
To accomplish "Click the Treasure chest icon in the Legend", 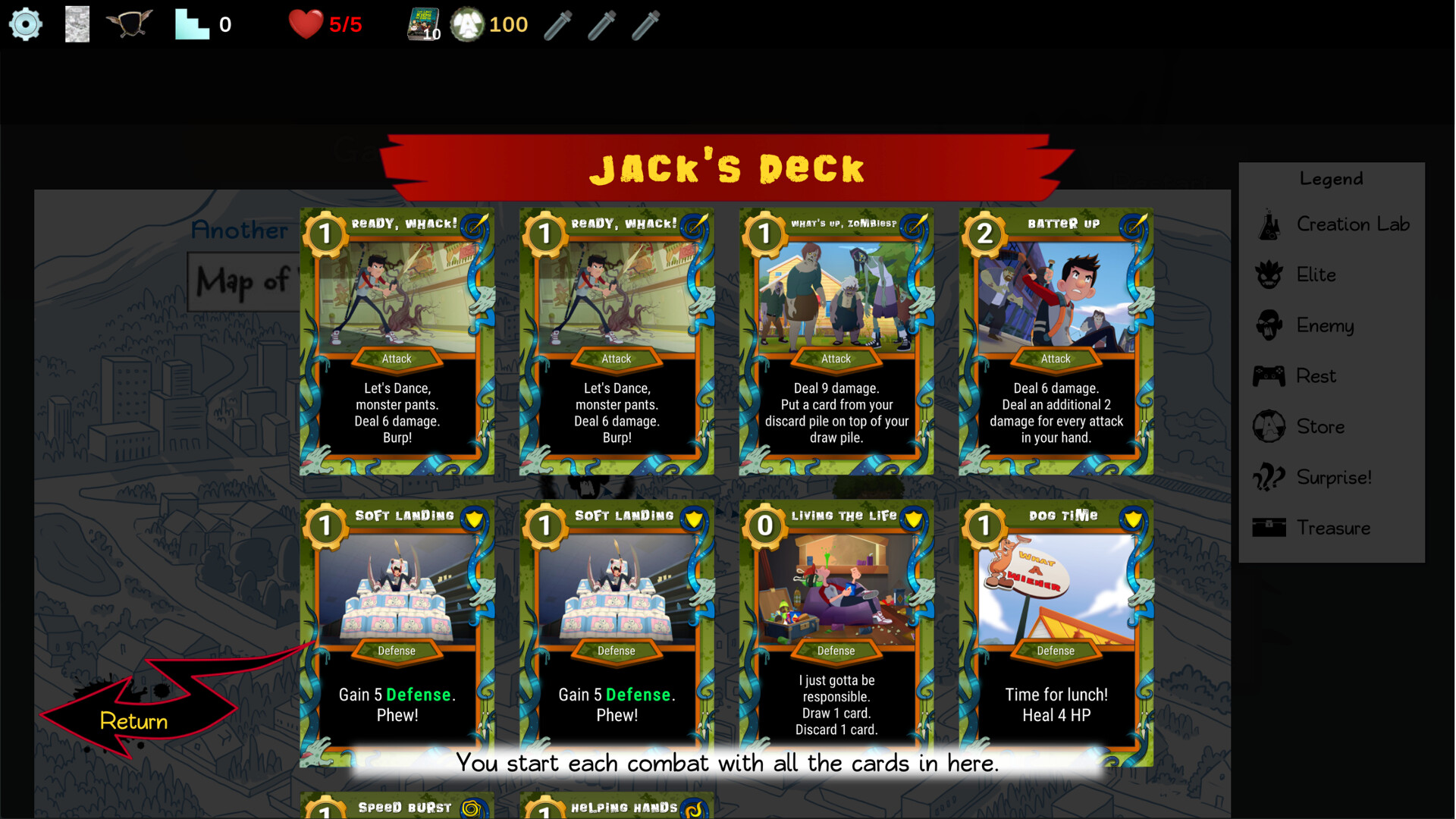I will (1269, 528).
